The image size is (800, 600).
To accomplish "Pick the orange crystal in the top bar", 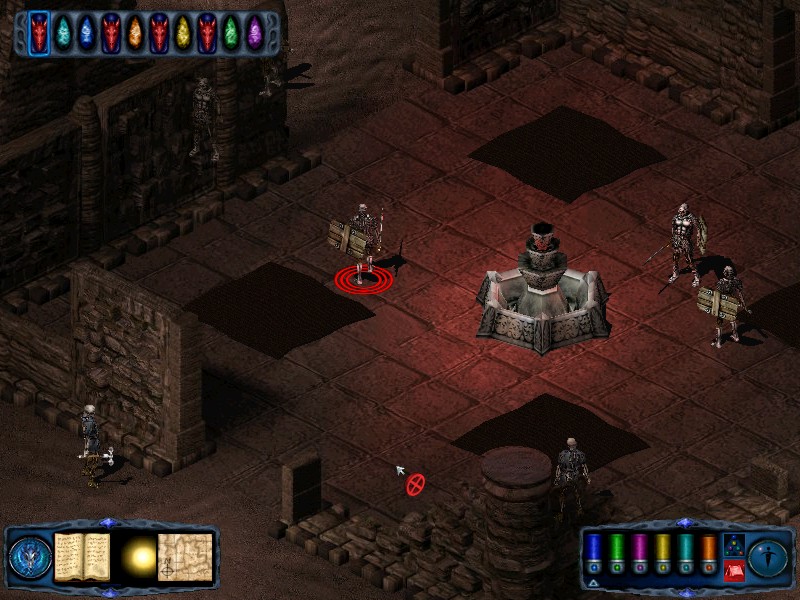I will [135, 33].
